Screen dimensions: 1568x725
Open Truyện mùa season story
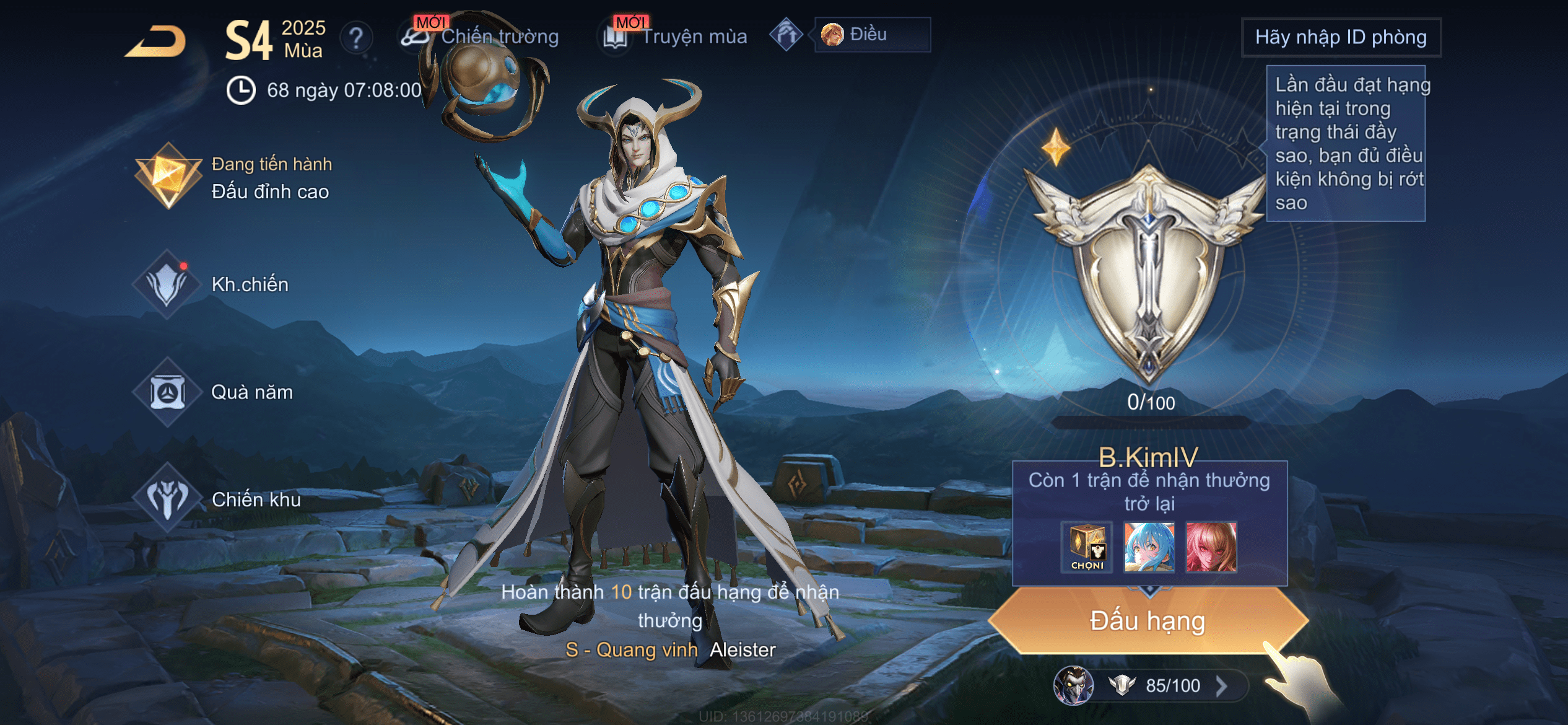(x=676, y=37)
